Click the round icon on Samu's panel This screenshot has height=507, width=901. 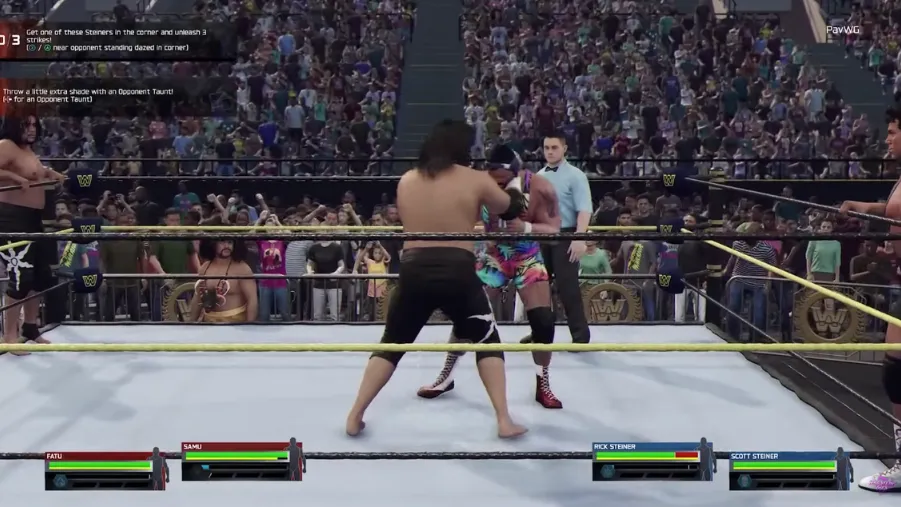tap(198, 471)
